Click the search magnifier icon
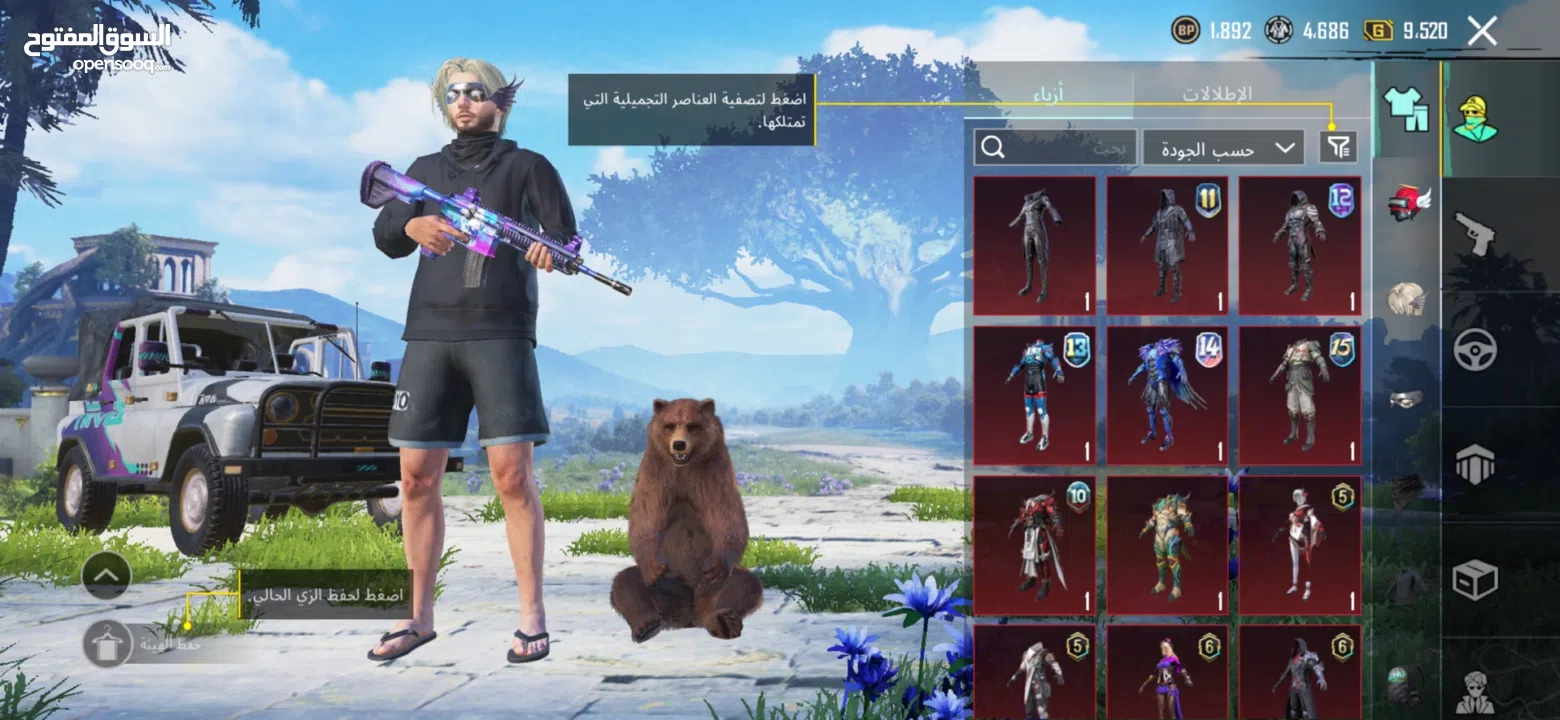Screen dimensions: 1560x720 tap(993, 147)
